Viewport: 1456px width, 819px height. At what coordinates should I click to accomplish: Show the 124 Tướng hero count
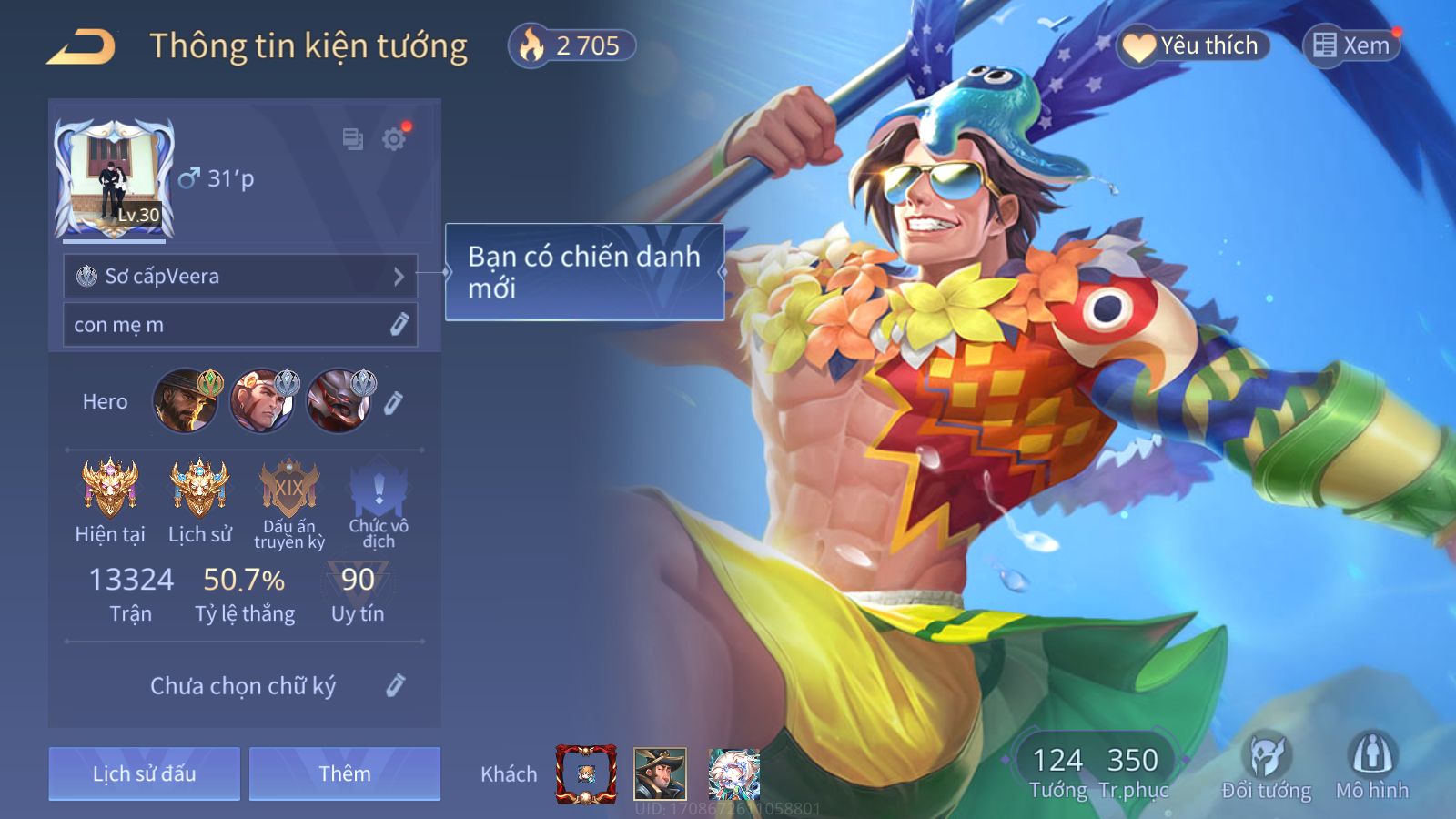pos(1057,772)
